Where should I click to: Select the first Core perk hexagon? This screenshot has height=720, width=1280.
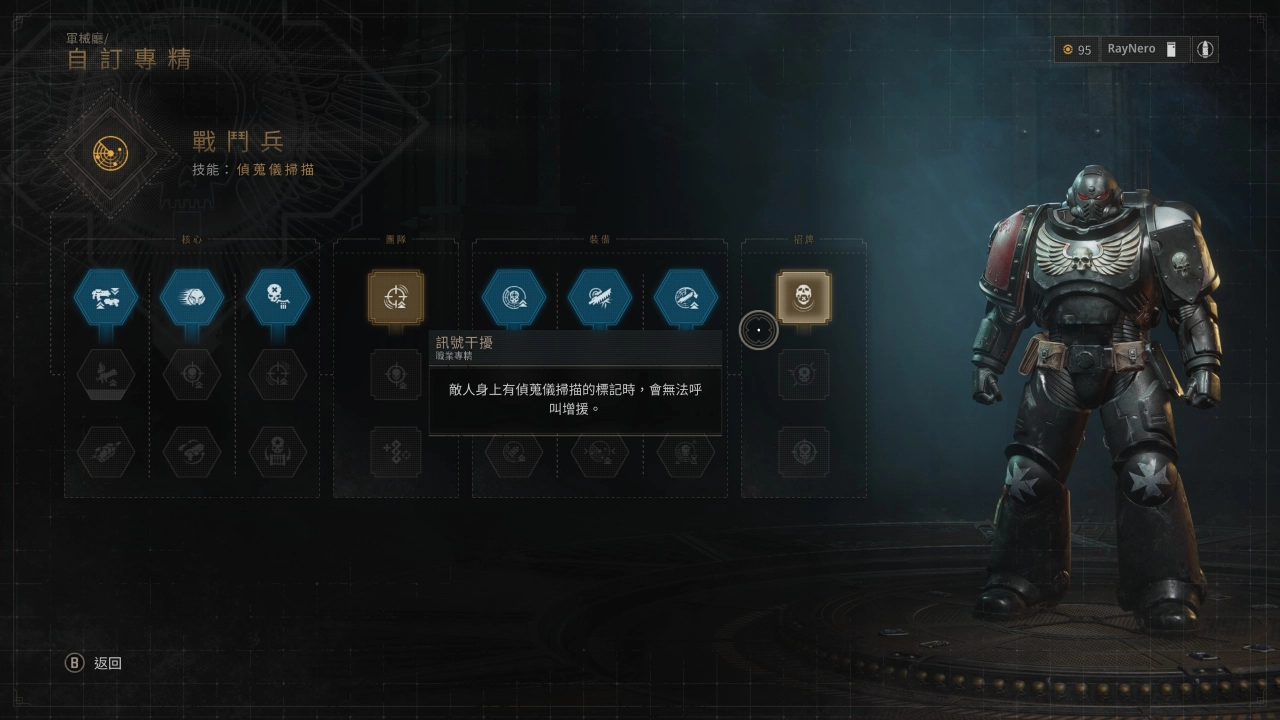(106, 297)
